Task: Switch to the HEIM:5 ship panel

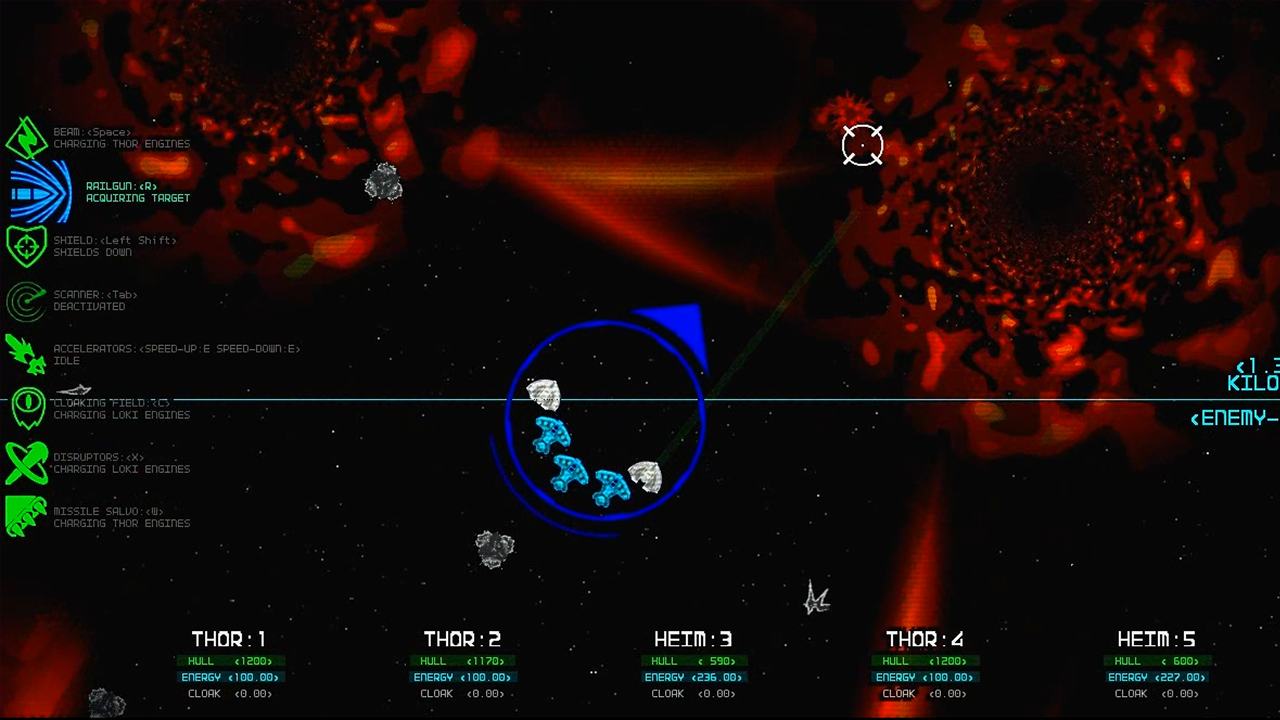Action: [x=1157, y=664]
